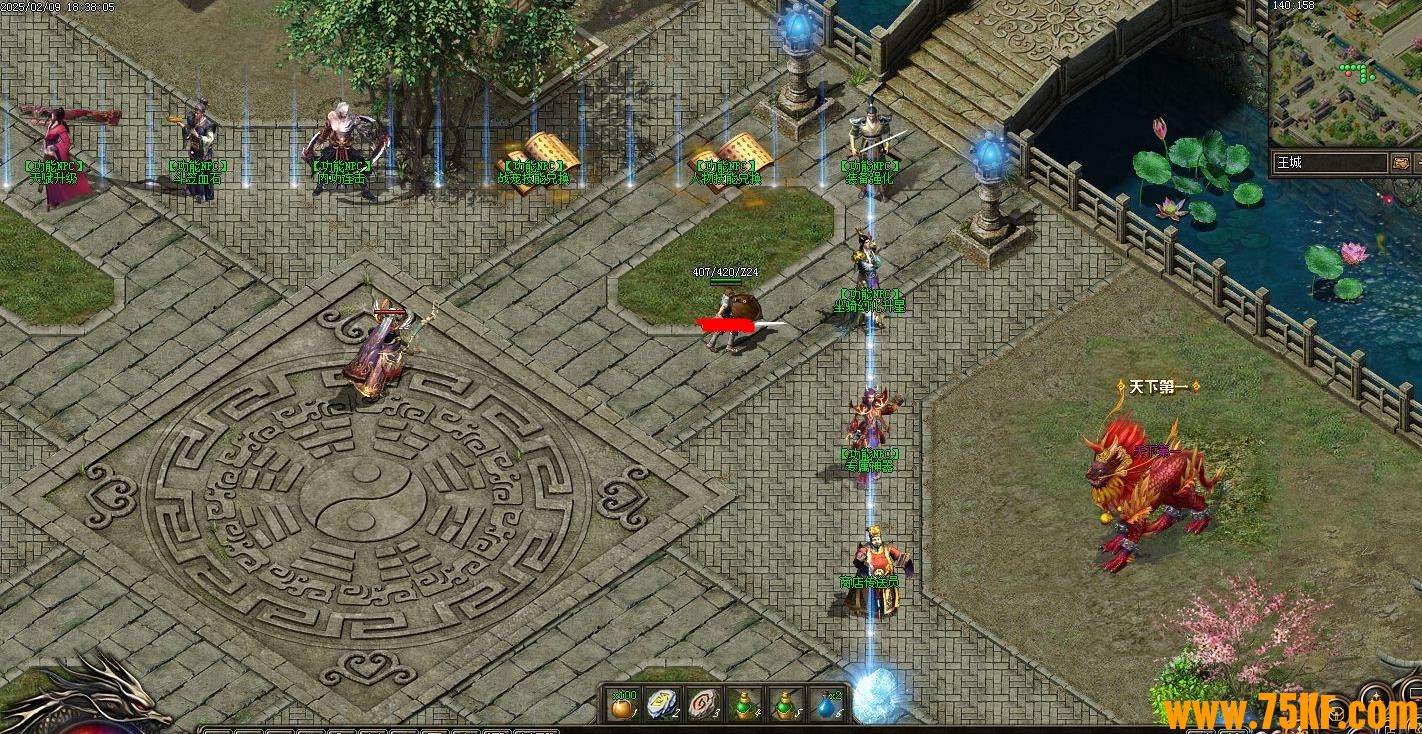This screenshot has height=734, width=1422.
Task: Select the white rune stone hotbar item
Action: coord(662,705)
